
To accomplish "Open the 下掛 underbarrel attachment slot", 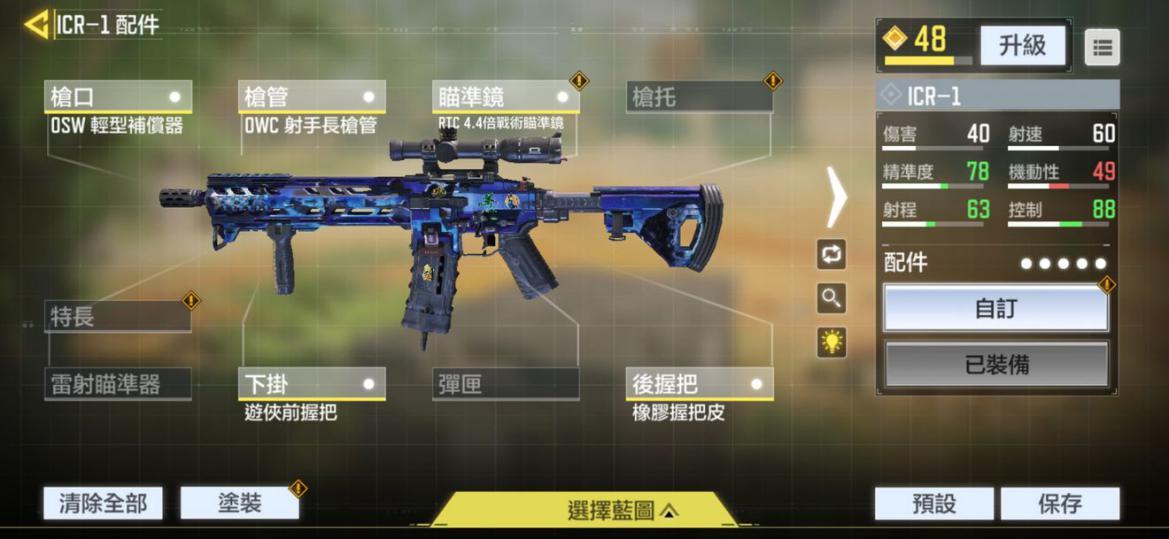I will (x=313, y=384).
